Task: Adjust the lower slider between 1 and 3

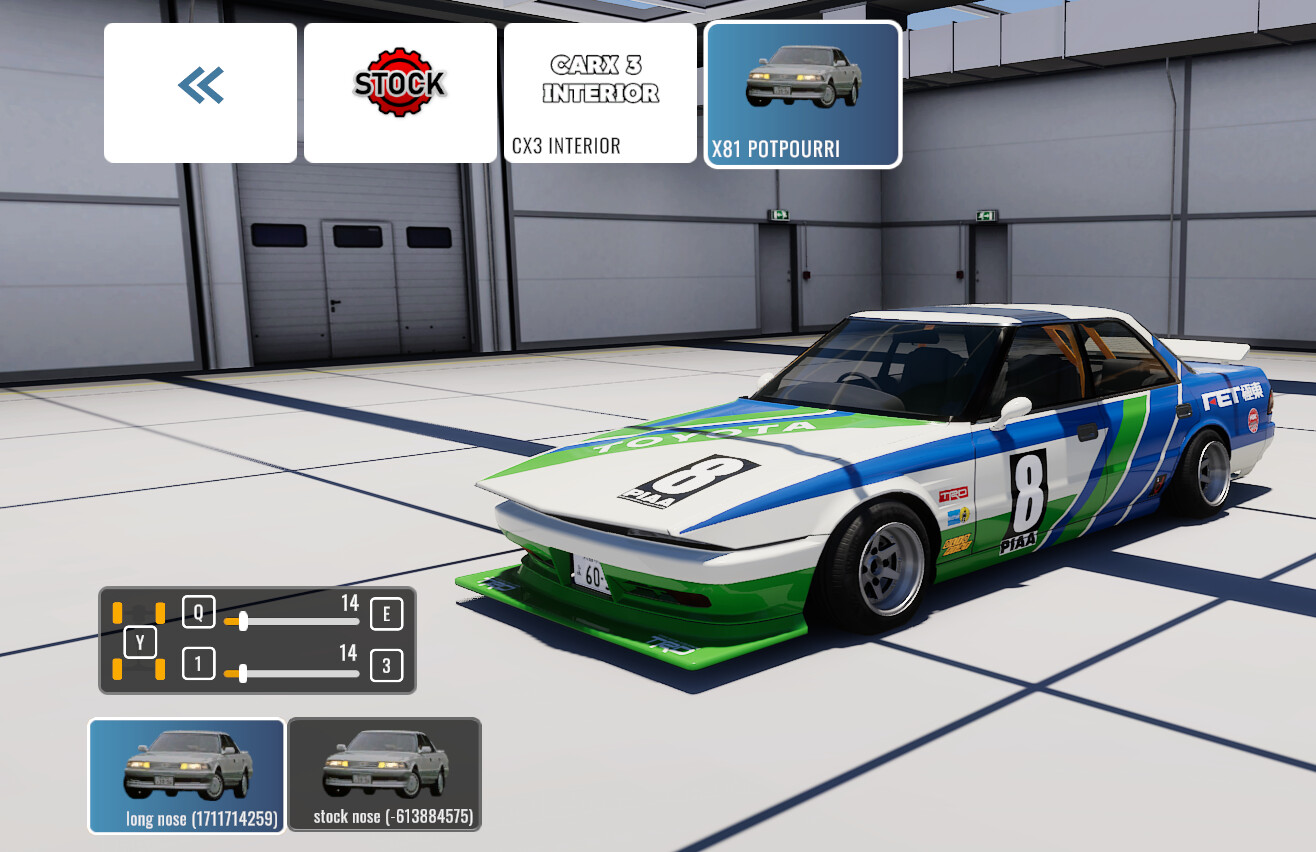Action: point(243,673)
